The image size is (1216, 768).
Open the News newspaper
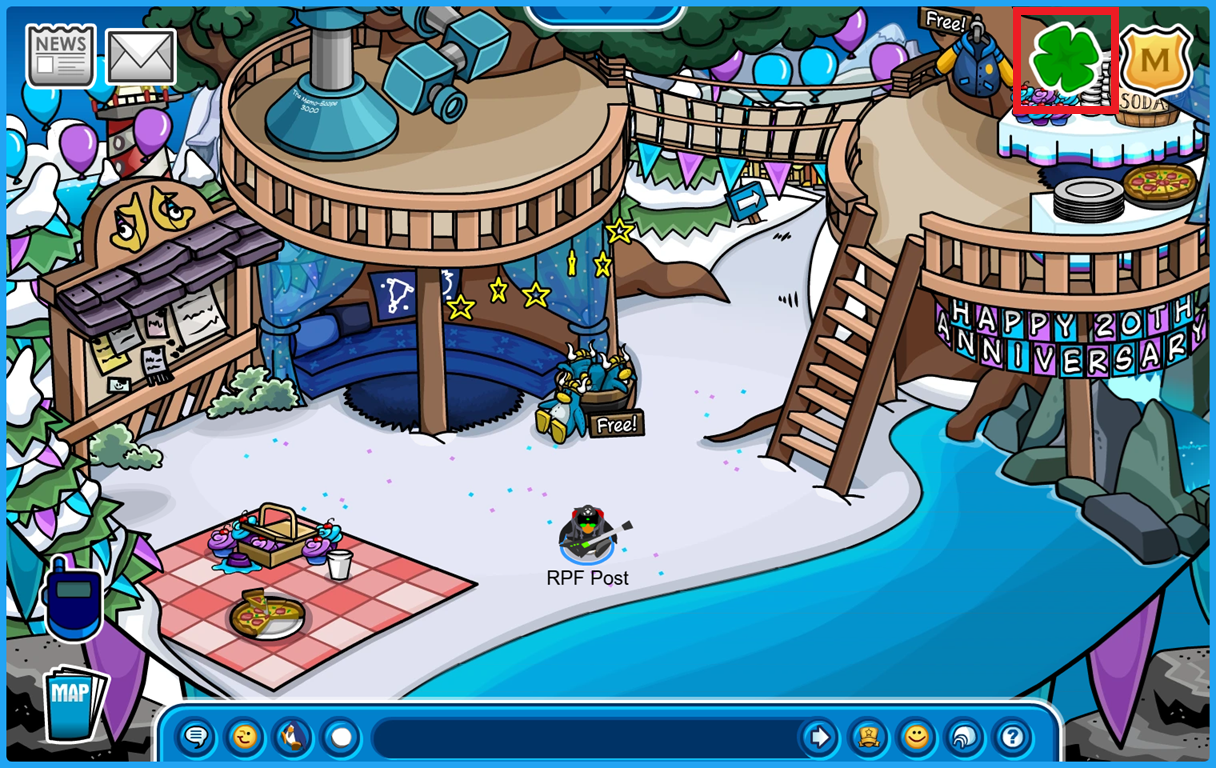point(61,56)
